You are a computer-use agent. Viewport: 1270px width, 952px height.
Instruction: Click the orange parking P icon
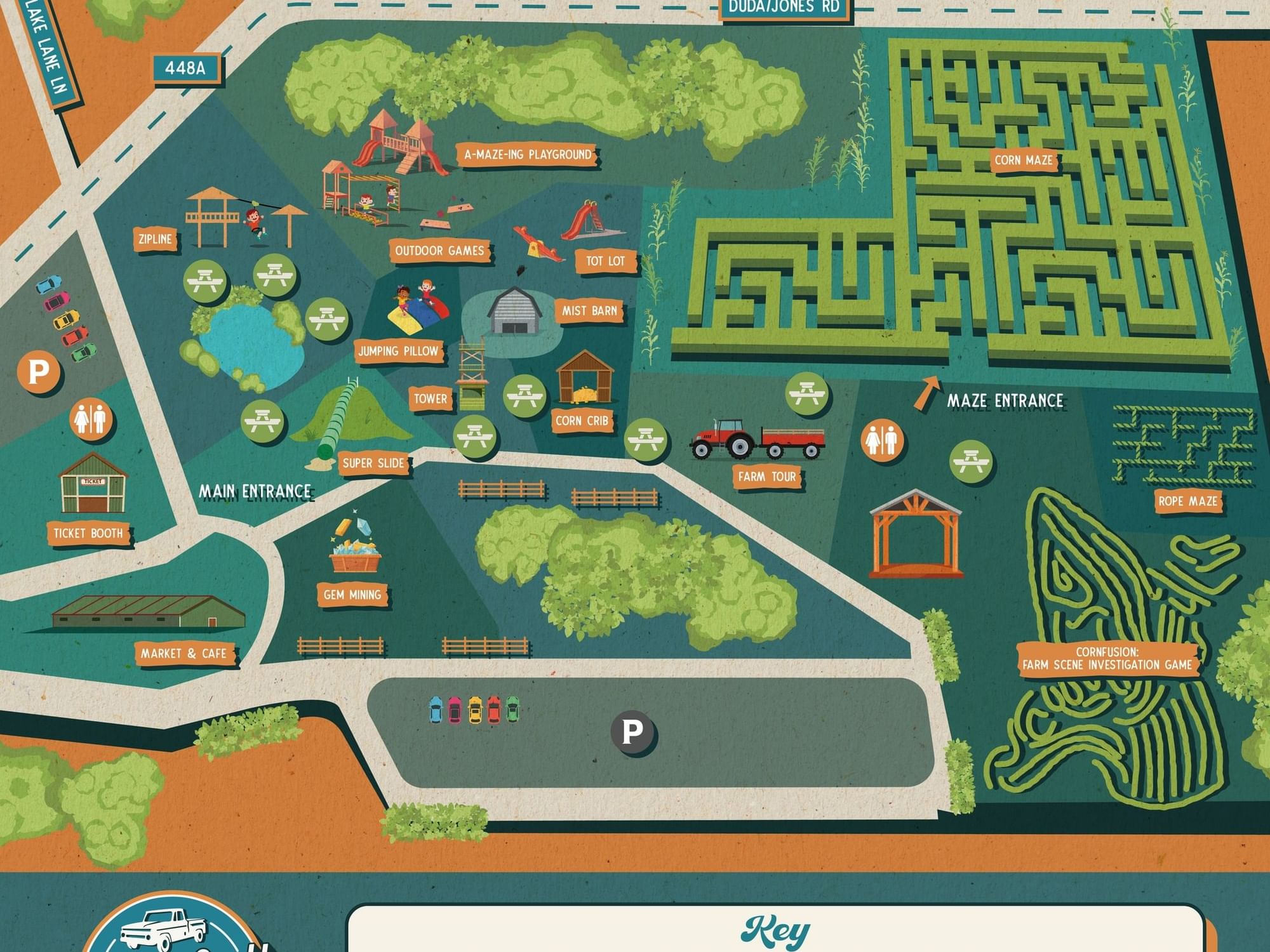point(39,371)
